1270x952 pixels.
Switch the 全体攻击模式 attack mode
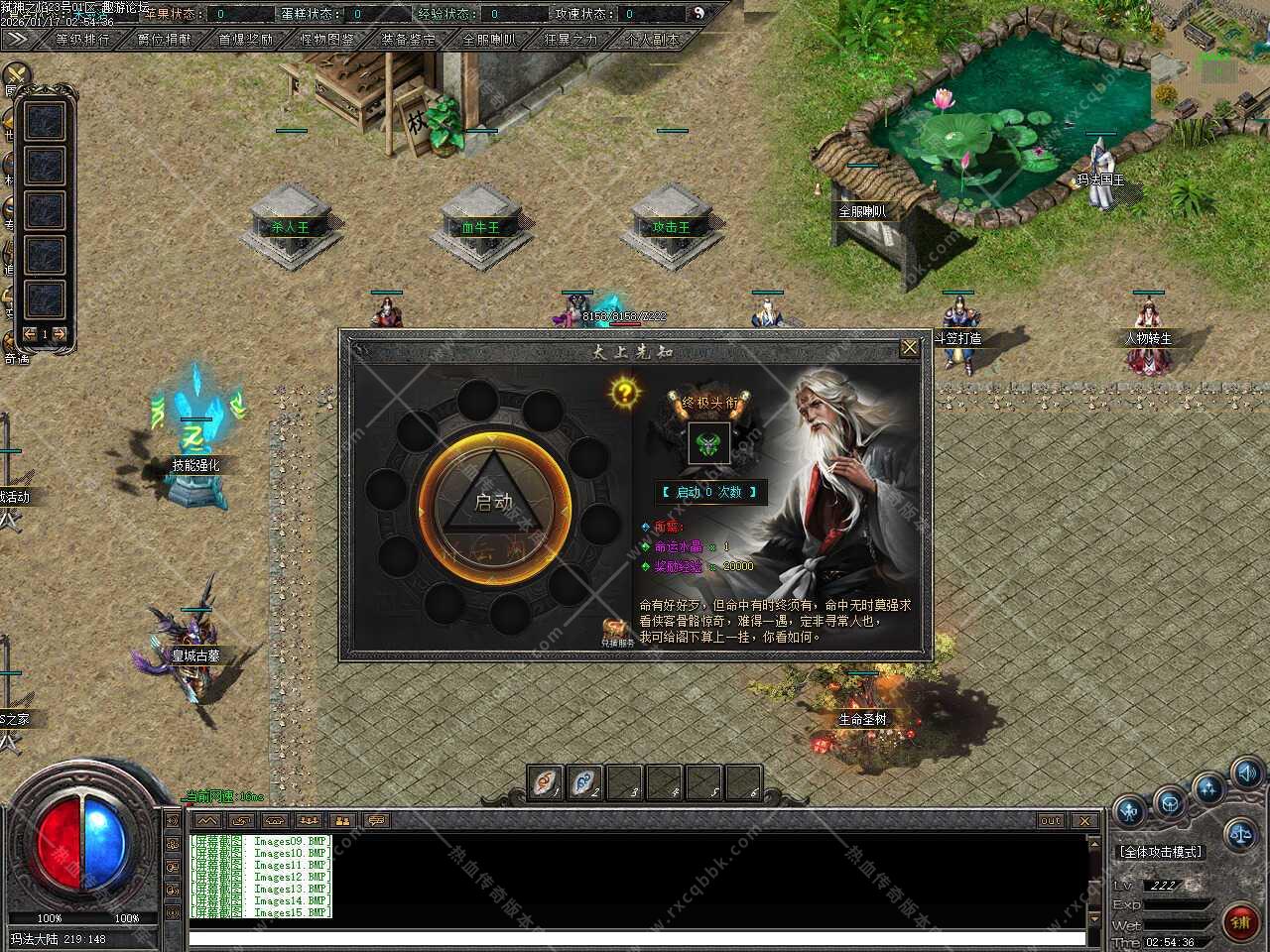(x=1160, y=852)
